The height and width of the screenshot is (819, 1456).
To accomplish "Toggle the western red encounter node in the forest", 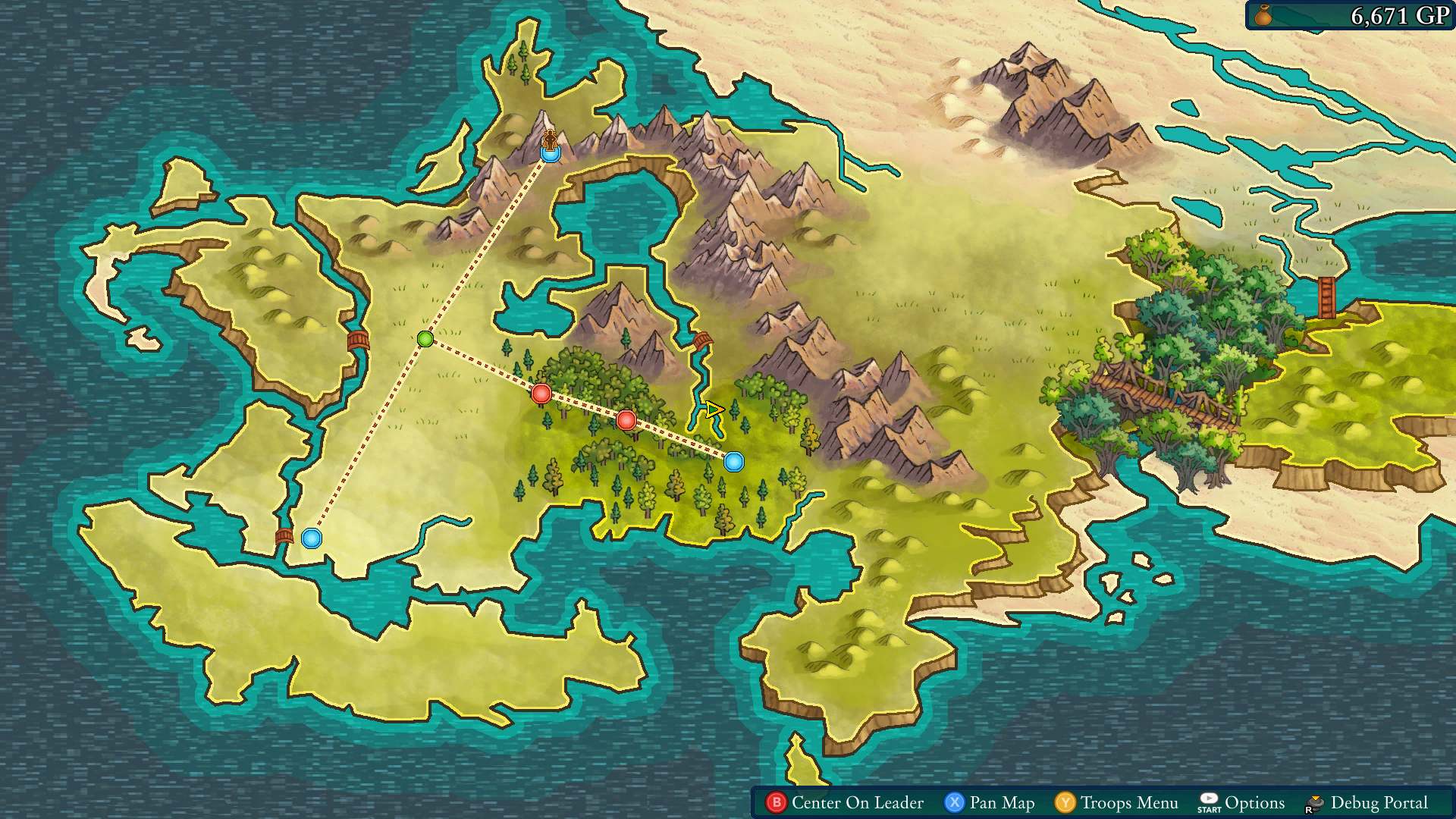I will 541,393.
